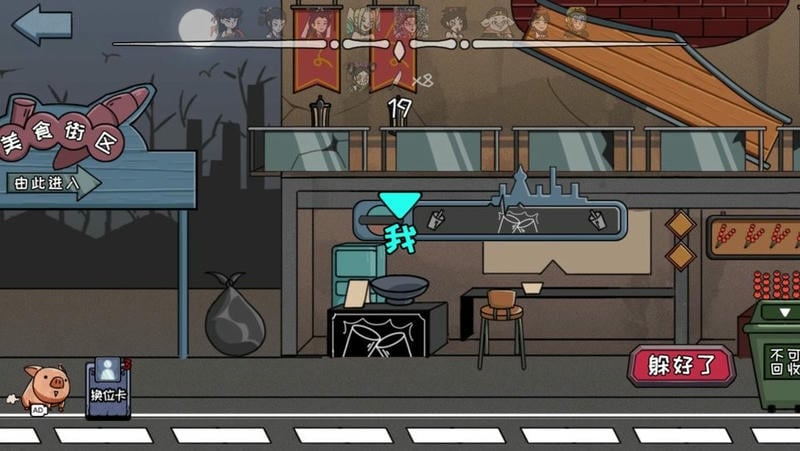800x451 pixels.
Task: Confirm hiding with the 躲好了 button
Action: [680, 366]
